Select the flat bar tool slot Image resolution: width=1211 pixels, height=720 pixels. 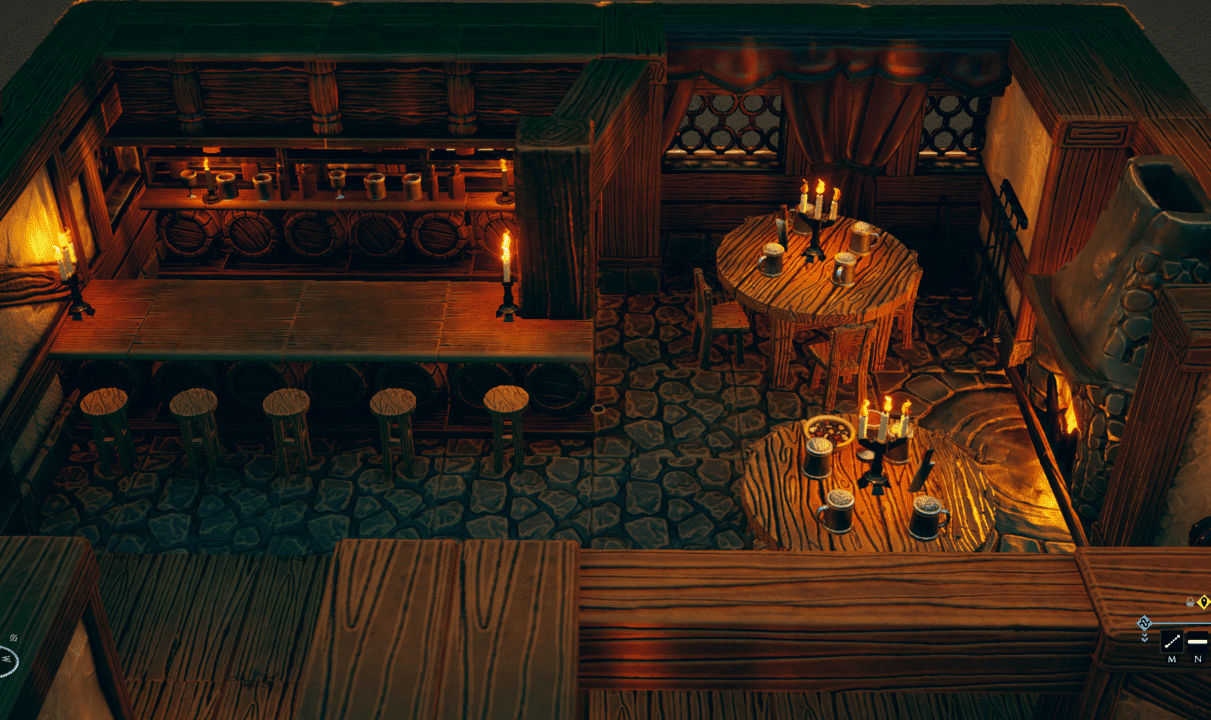tap(1197, 641)
